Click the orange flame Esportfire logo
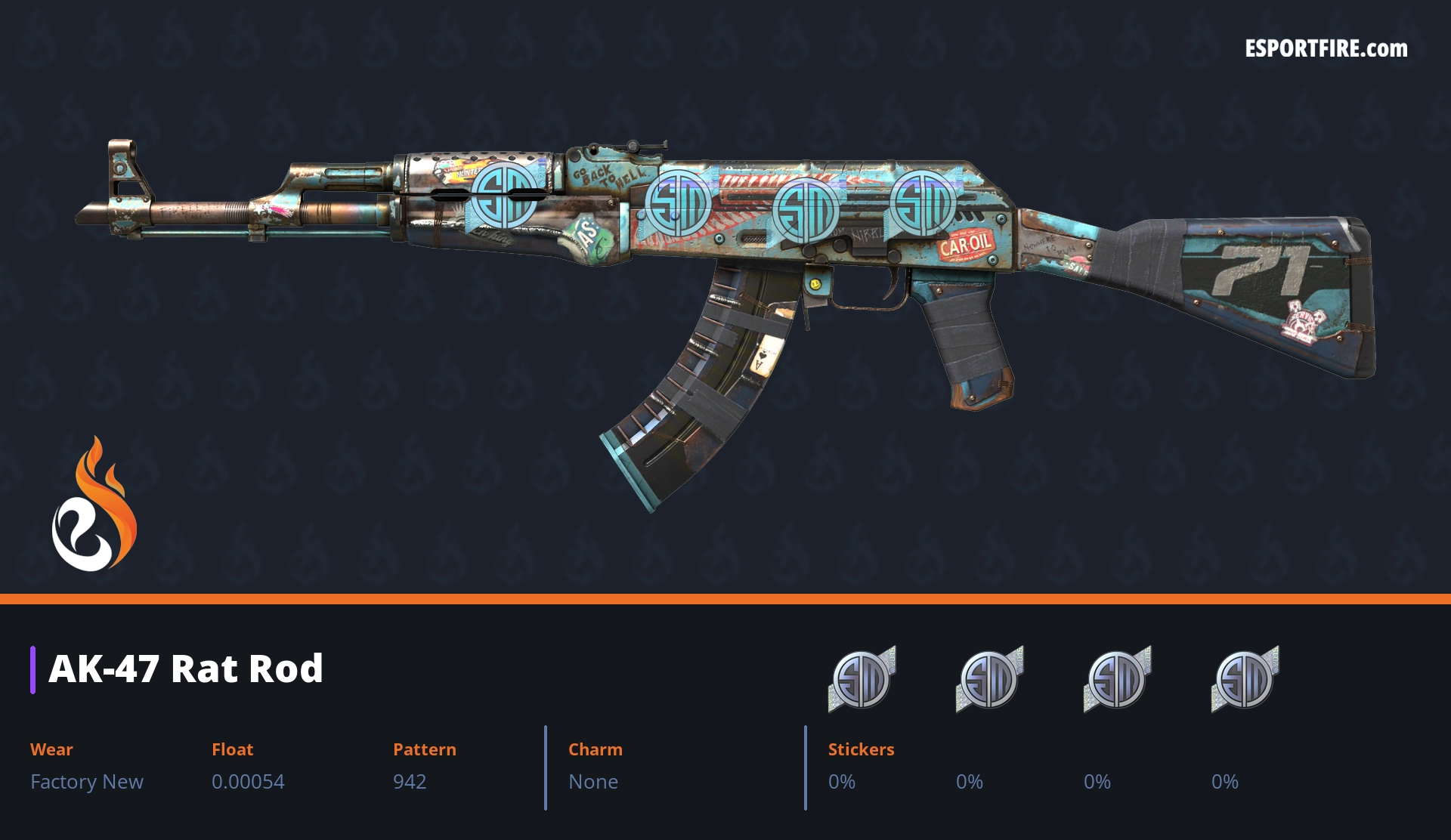Image resolution: width=1451 pixels, height=840 pixels. [x=94, y=506]
